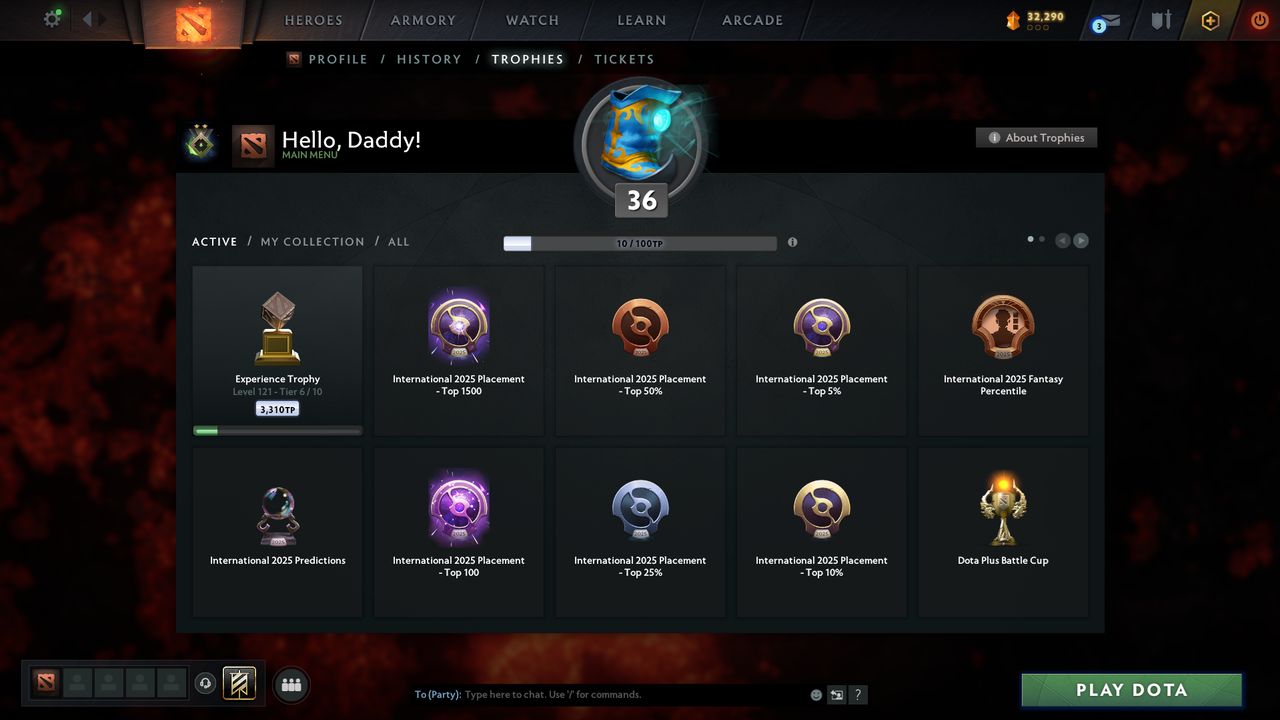Screen dimensions: 1280x720
Task: Click the right pagination arrow
Action: [1081, 240]
